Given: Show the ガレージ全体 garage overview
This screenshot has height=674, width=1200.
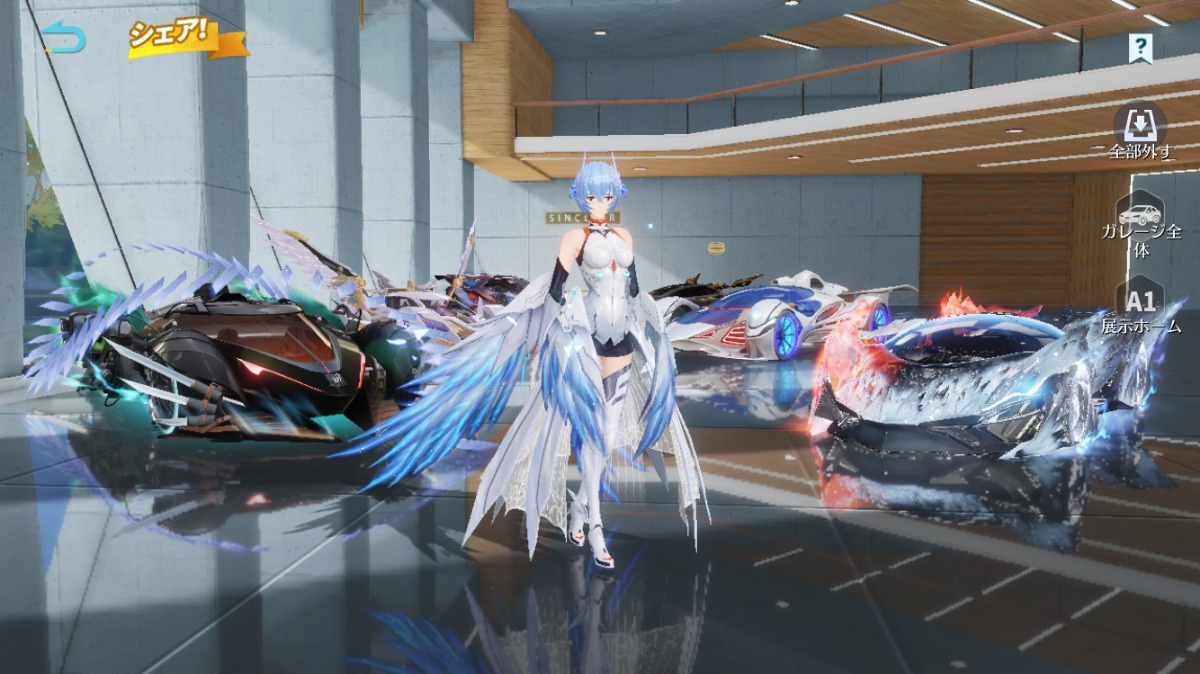Looking at the screenshot, I should (1141, 225).
